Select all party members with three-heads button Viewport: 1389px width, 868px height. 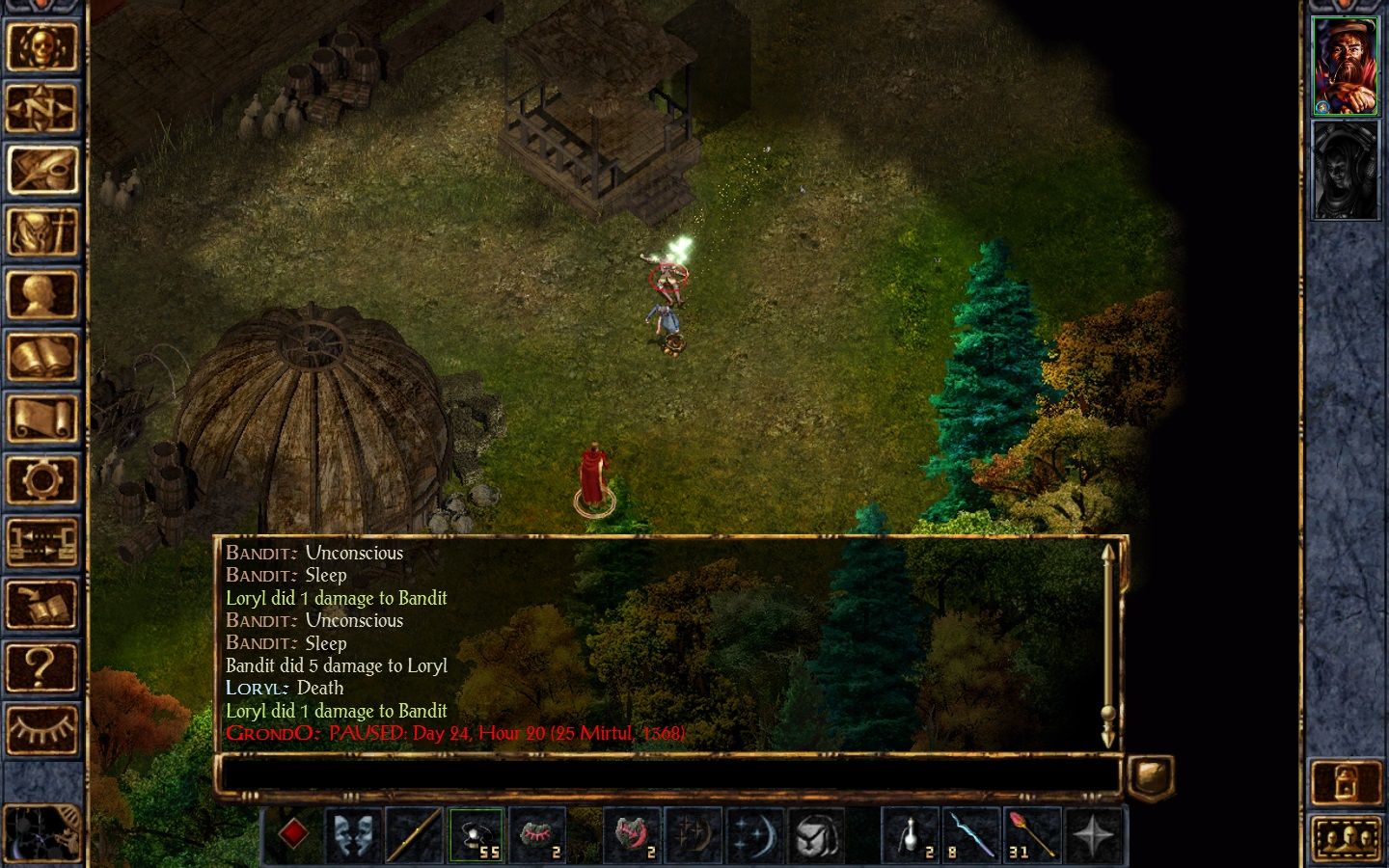1346,839
